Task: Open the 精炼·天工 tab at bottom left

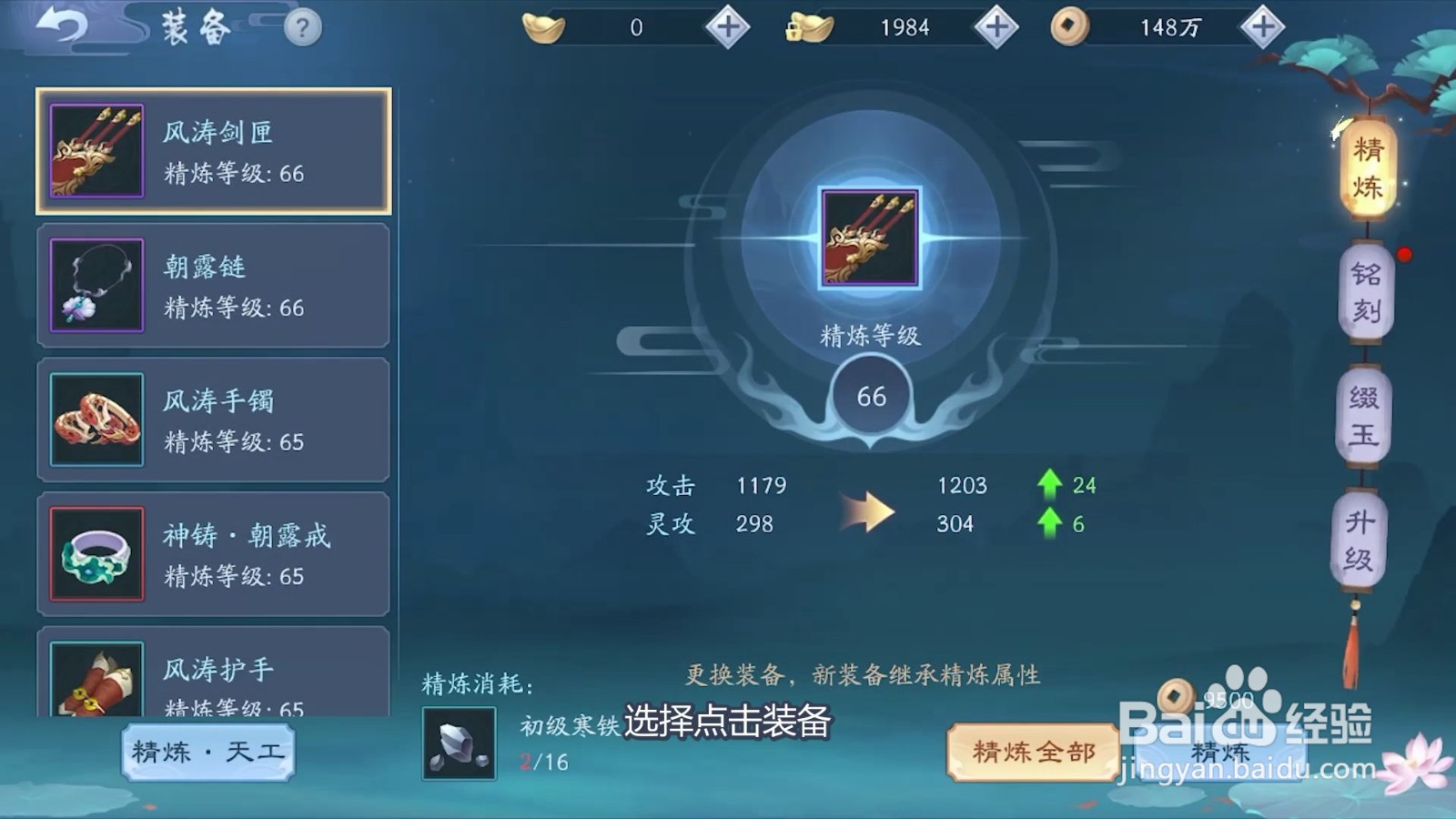Action: point(207,752)
